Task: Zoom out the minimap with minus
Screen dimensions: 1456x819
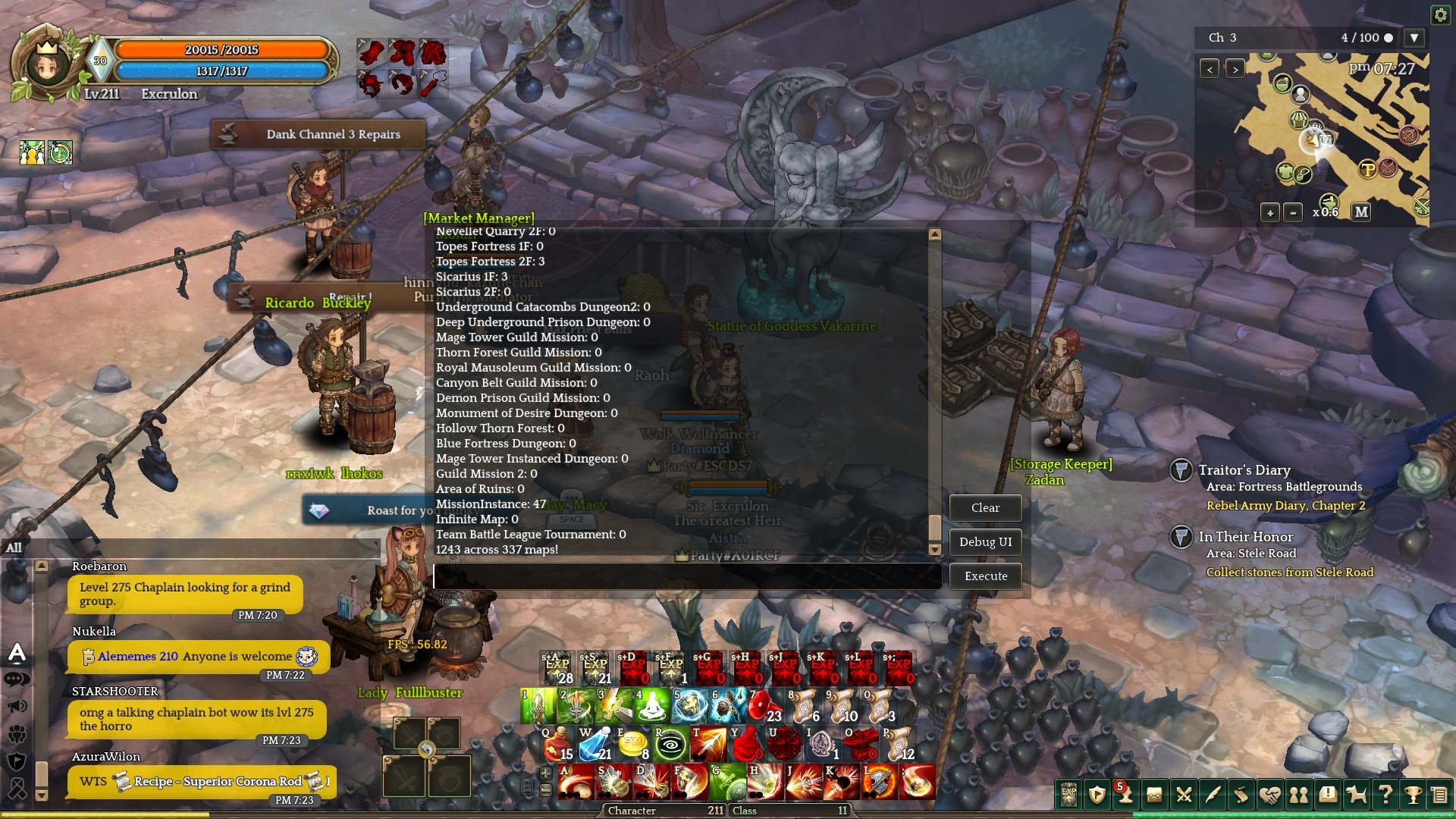Action: point(1293,213)
